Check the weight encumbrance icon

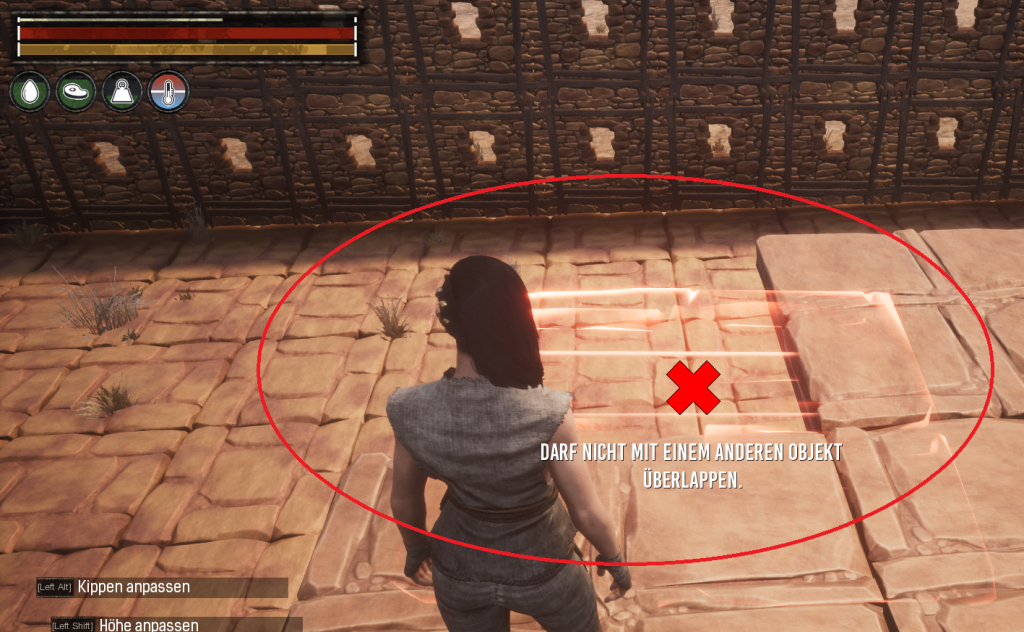coord(122,93)
